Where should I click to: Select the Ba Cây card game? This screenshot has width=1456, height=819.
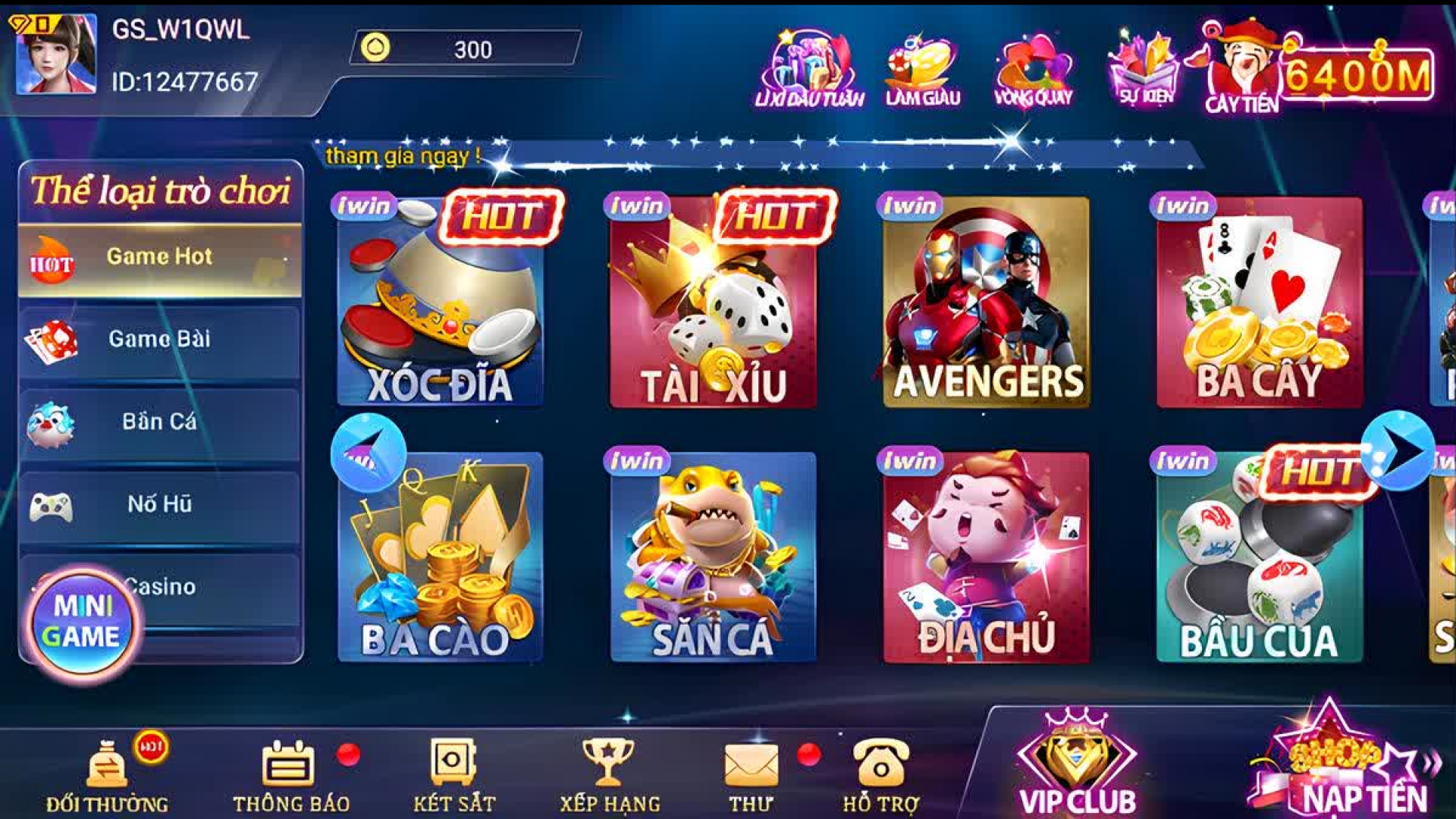[1259, 303]
